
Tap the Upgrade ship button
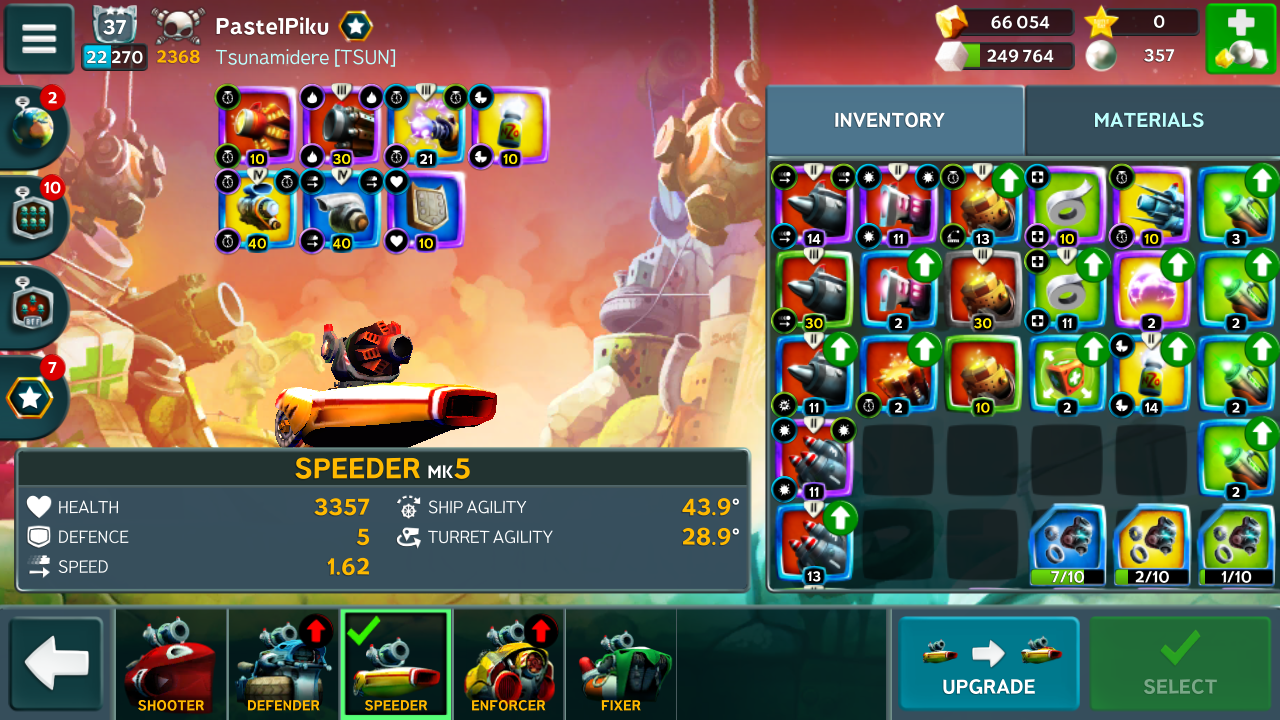tap(988, 664)
